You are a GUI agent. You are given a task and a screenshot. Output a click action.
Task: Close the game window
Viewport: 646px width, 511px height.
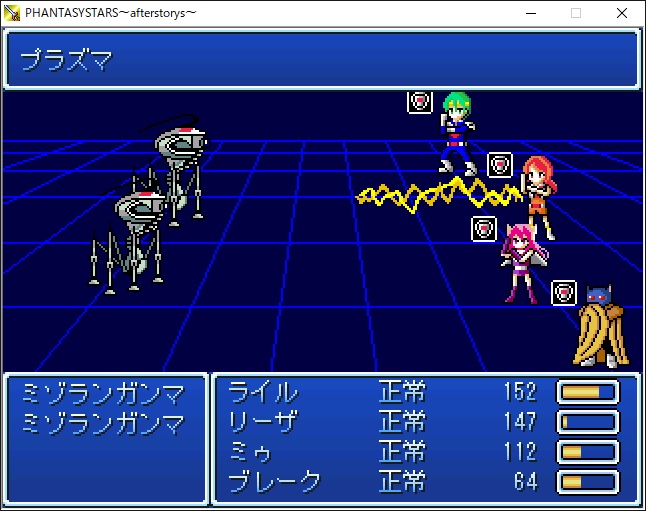coord(622,13)
